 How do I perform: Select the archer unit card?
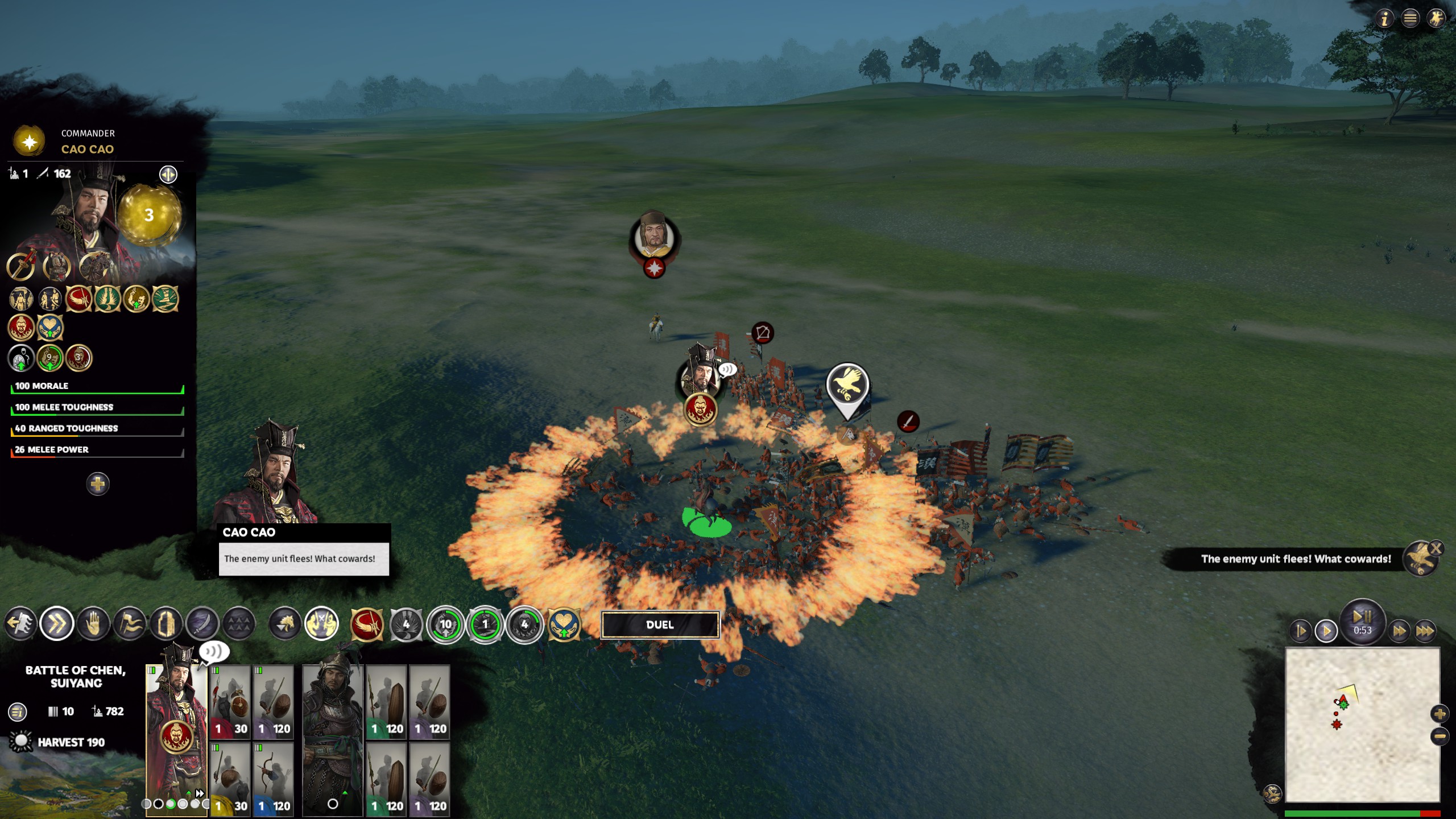pos(273,779)
